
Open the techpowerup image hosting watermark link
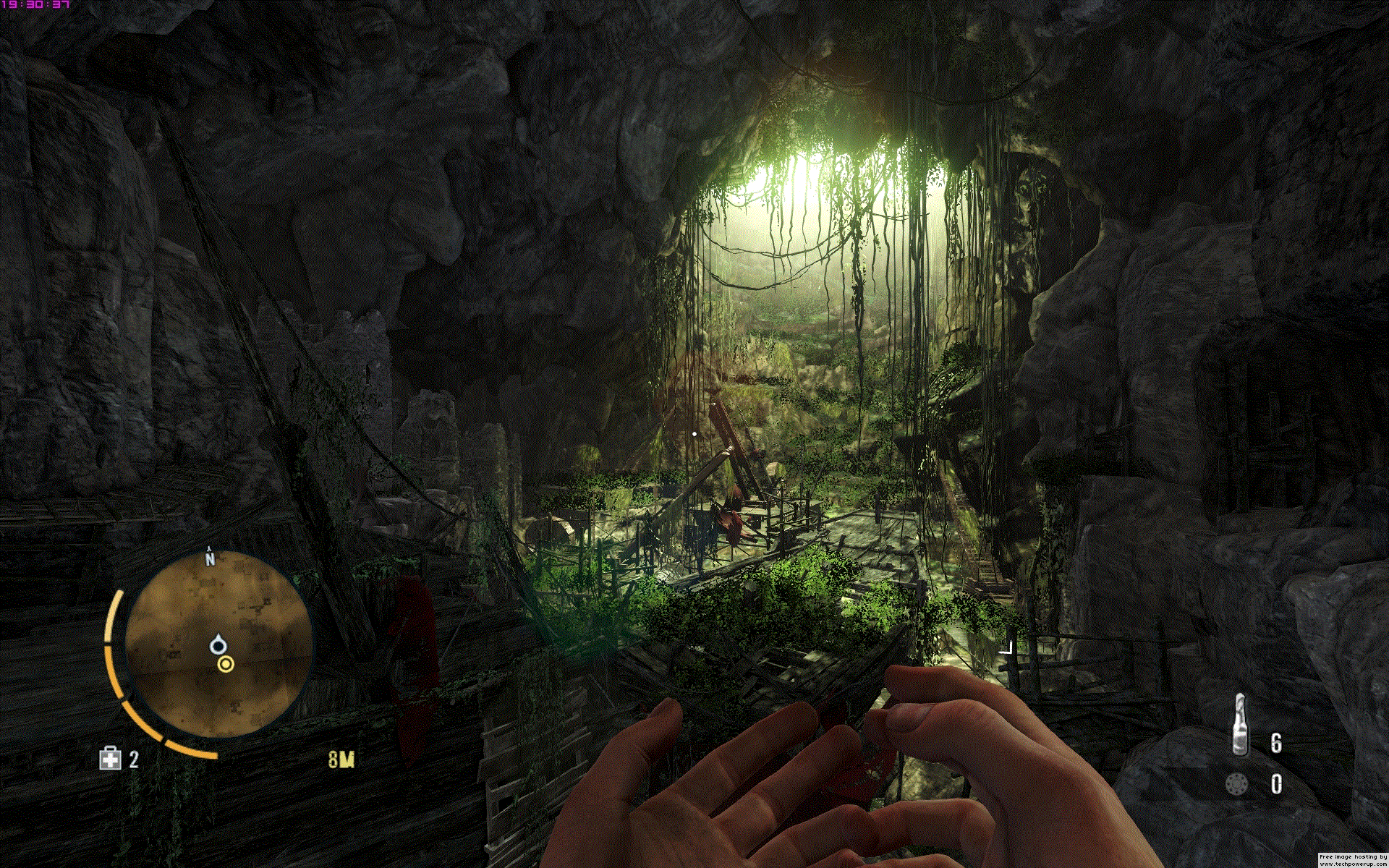point(1353,860)
